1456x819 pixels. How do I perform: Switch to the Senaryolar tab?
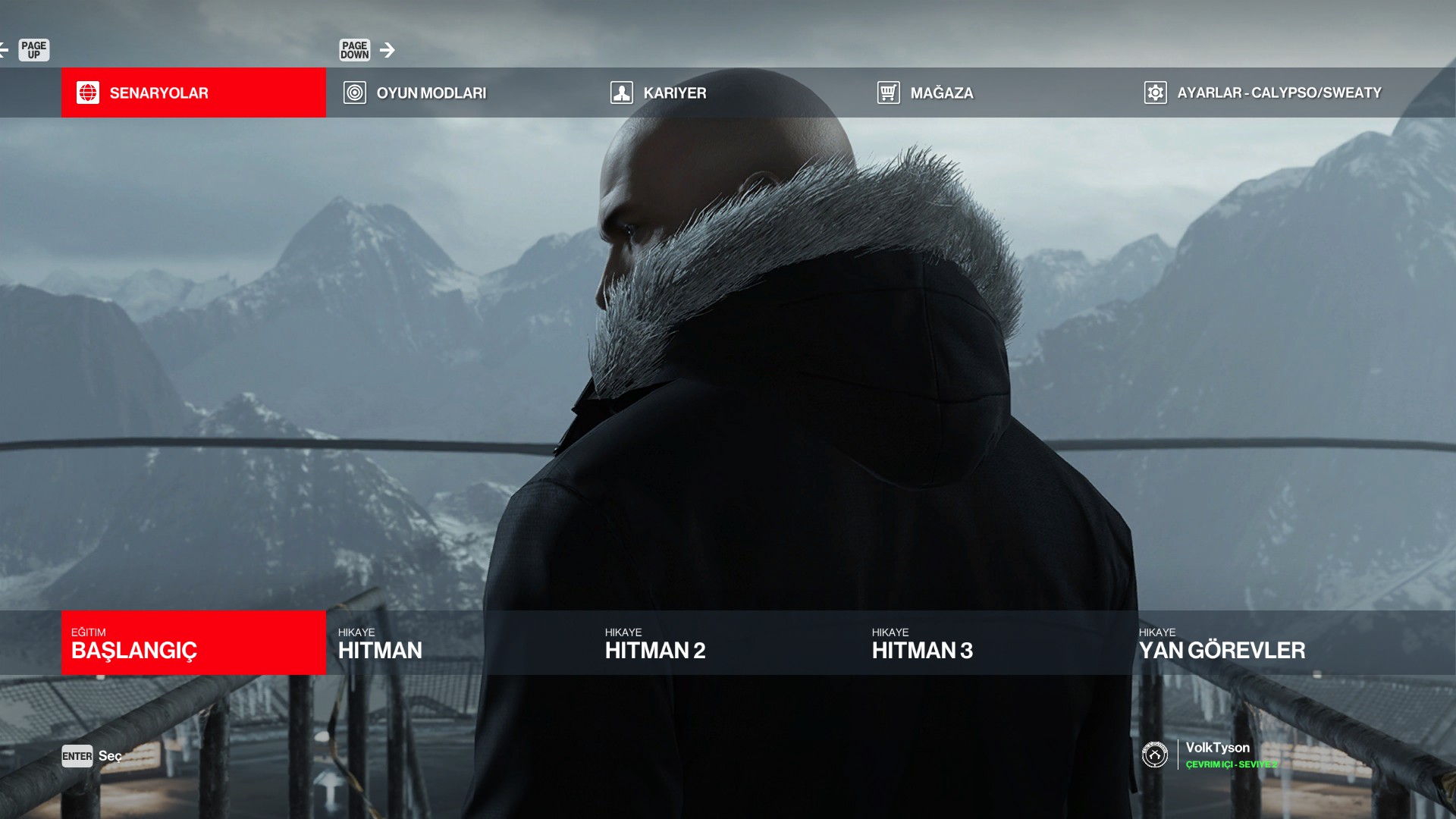click(193, 93)
